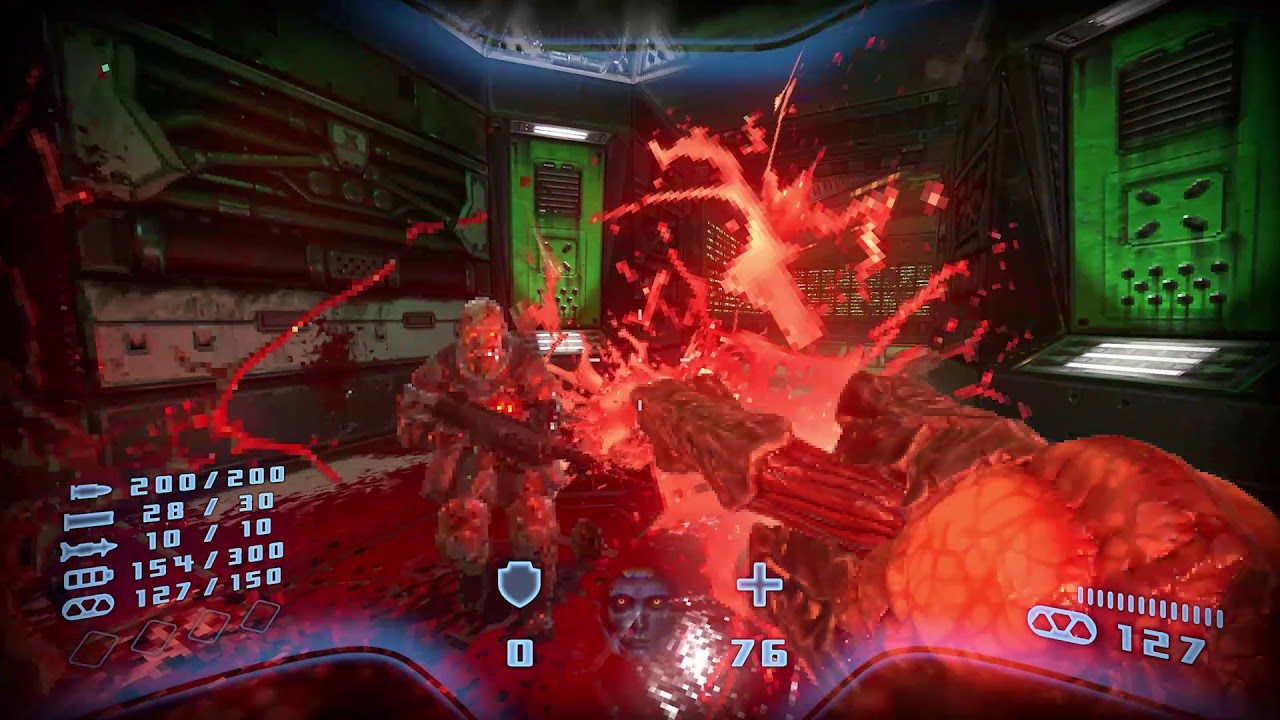Select the rocket ammo icon
1280x720 pixels.
click(86, 549)
